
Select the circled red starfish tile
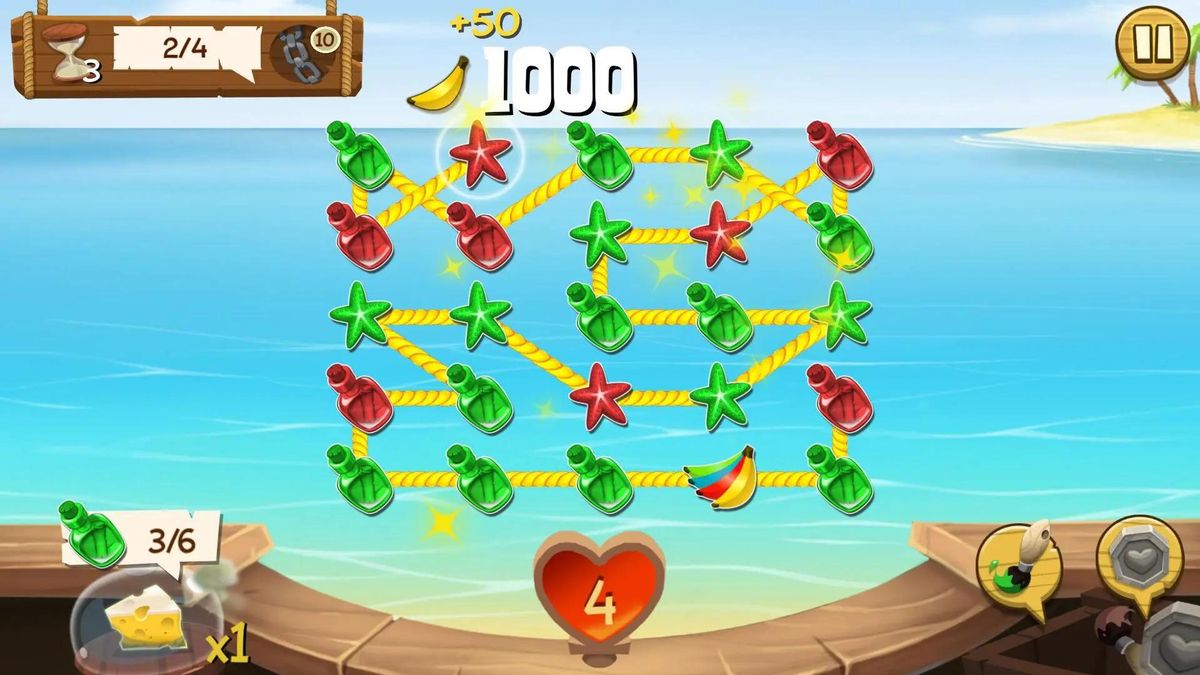[x=480, y=153]
